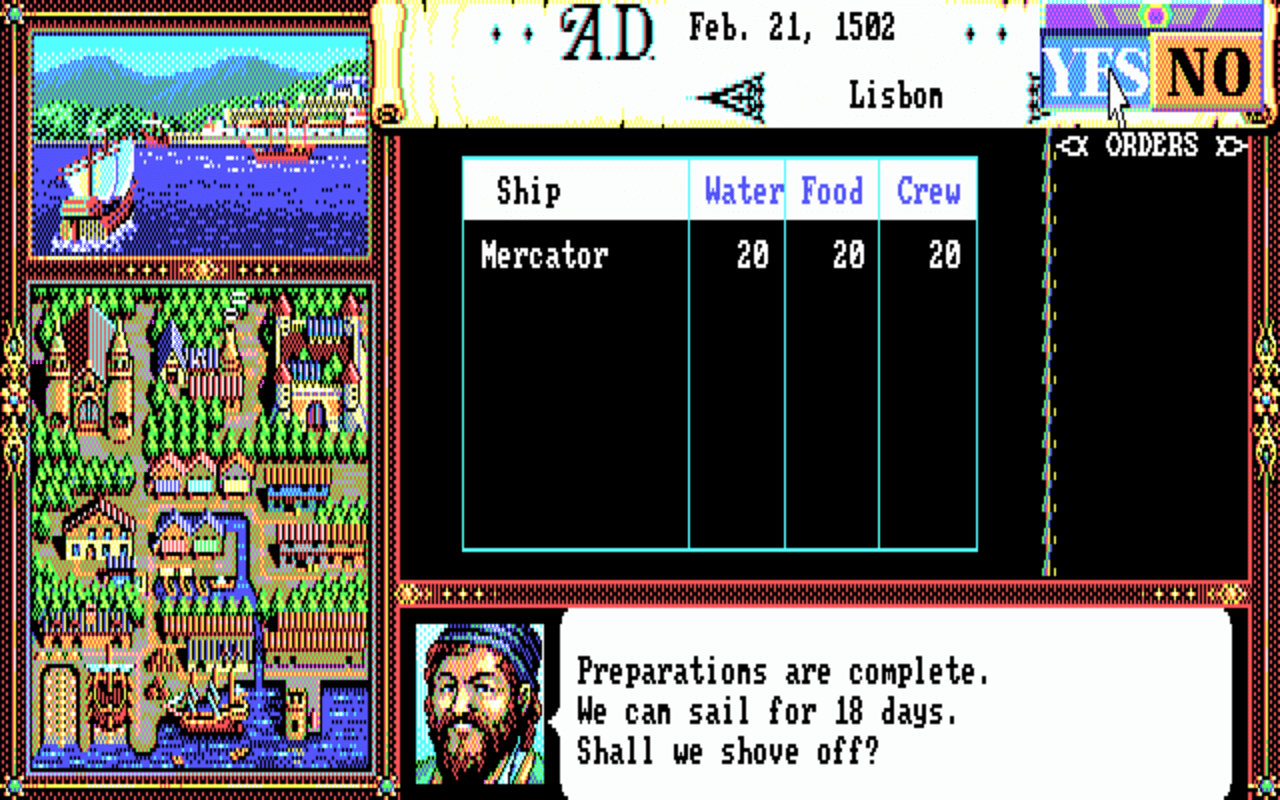Click the date Feb. 21, 1502
Image resolution: width=1280 pixels, height=800 pixels.
790,28
